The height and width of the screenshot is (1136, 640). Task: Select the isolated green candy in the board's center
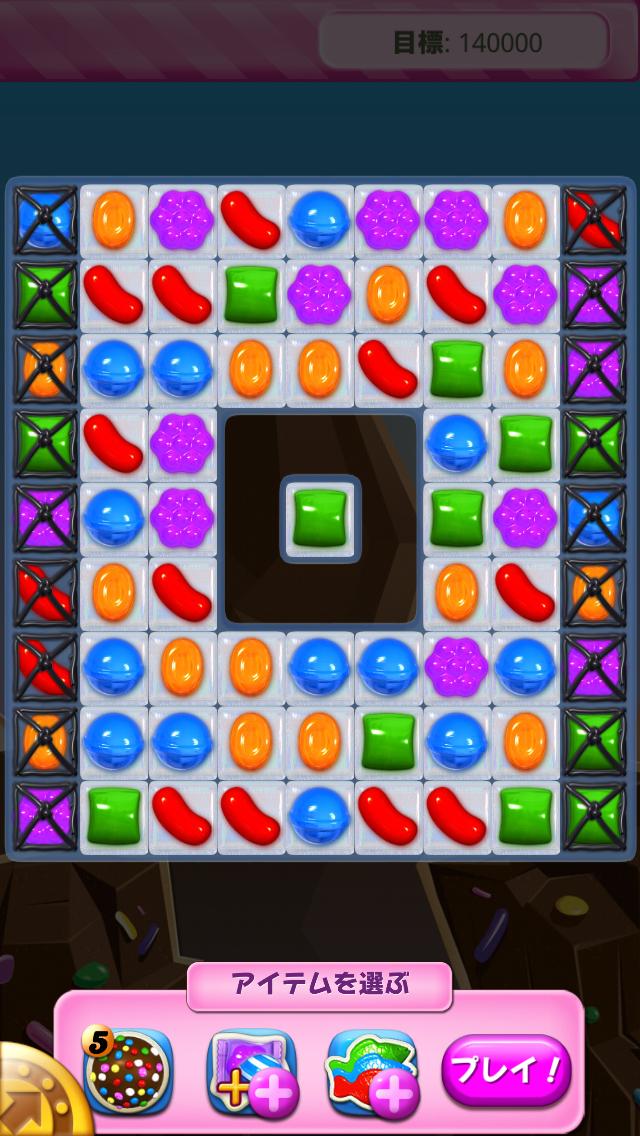tap(320, 518)
